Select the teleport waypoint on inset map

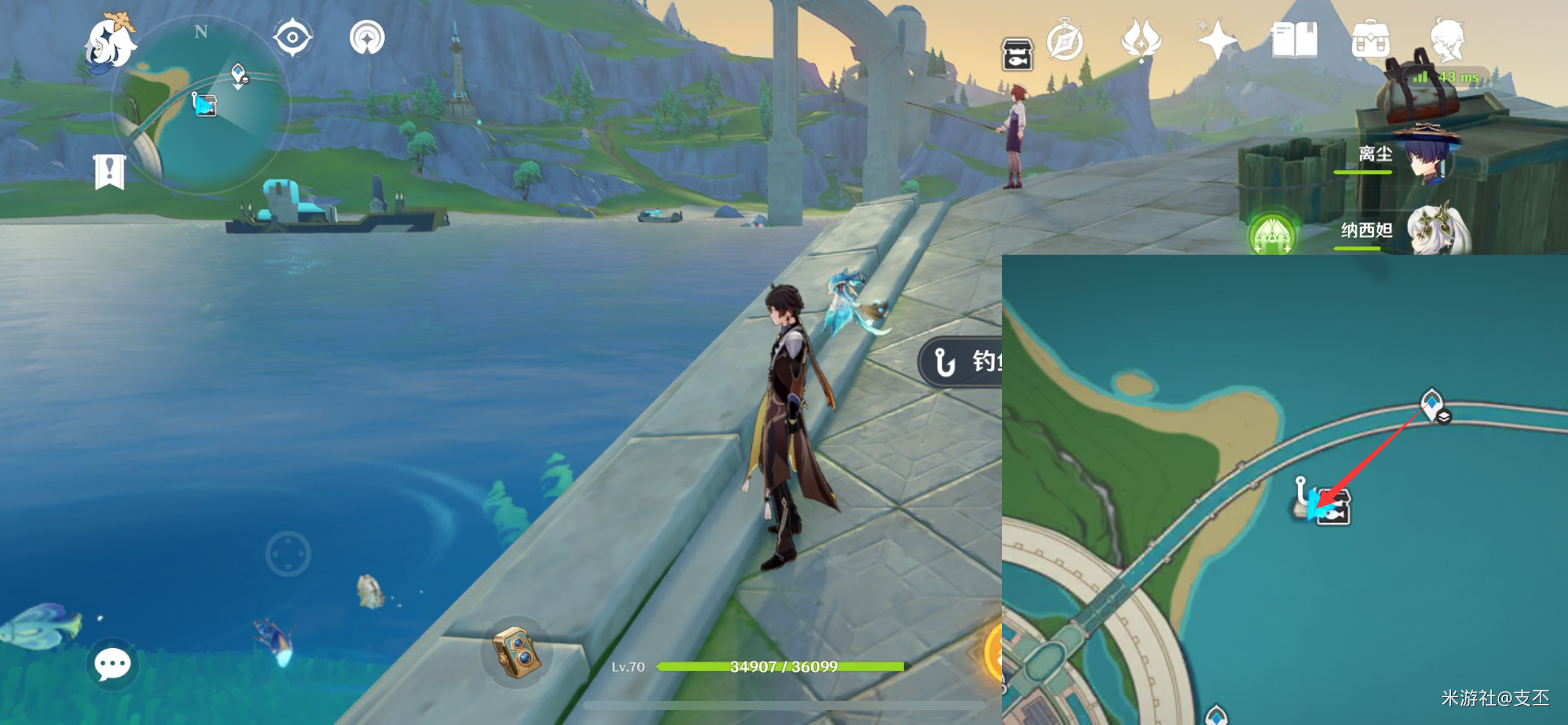tap(1432, 405)
